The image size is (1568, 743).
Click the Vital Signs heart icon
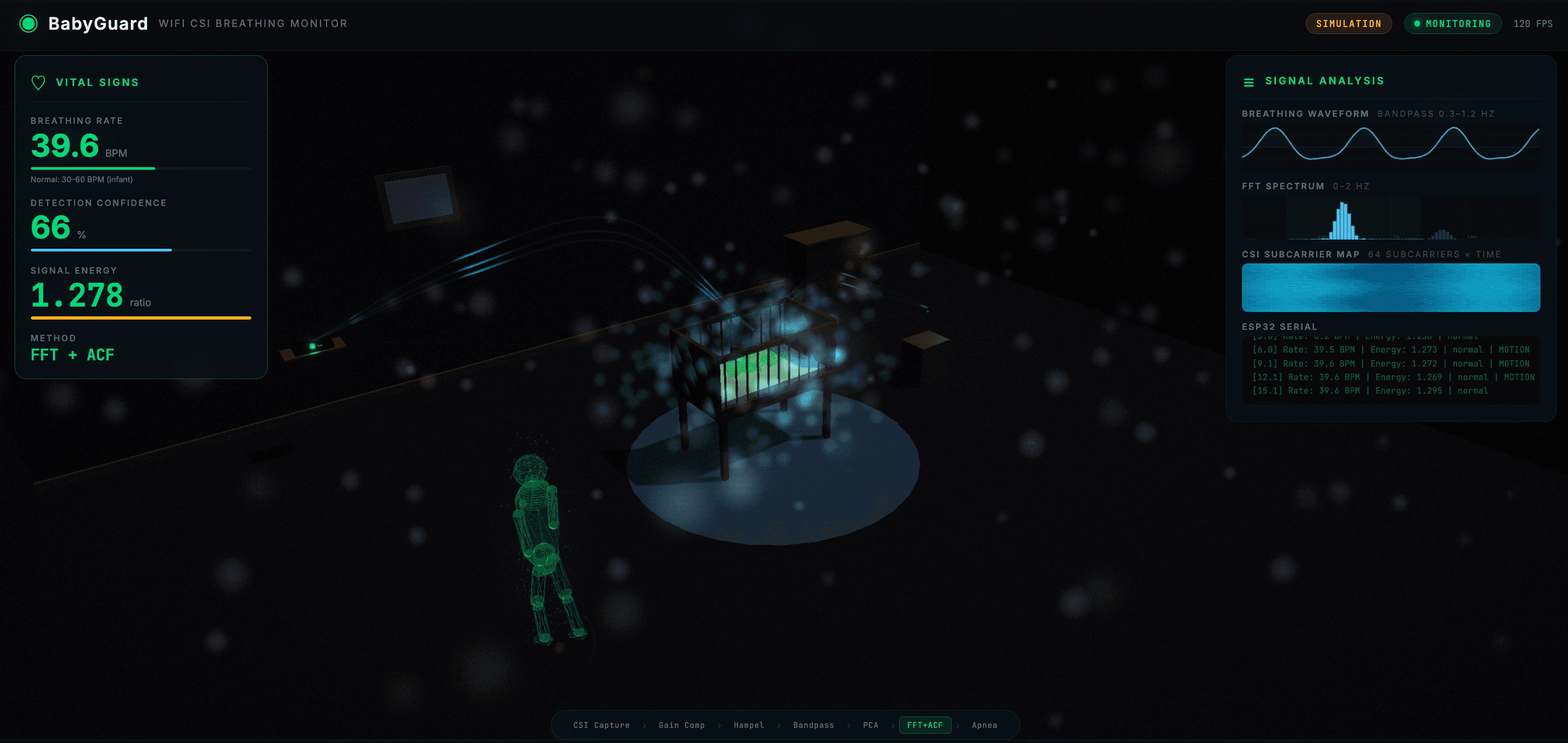click(x=38, y=82)
